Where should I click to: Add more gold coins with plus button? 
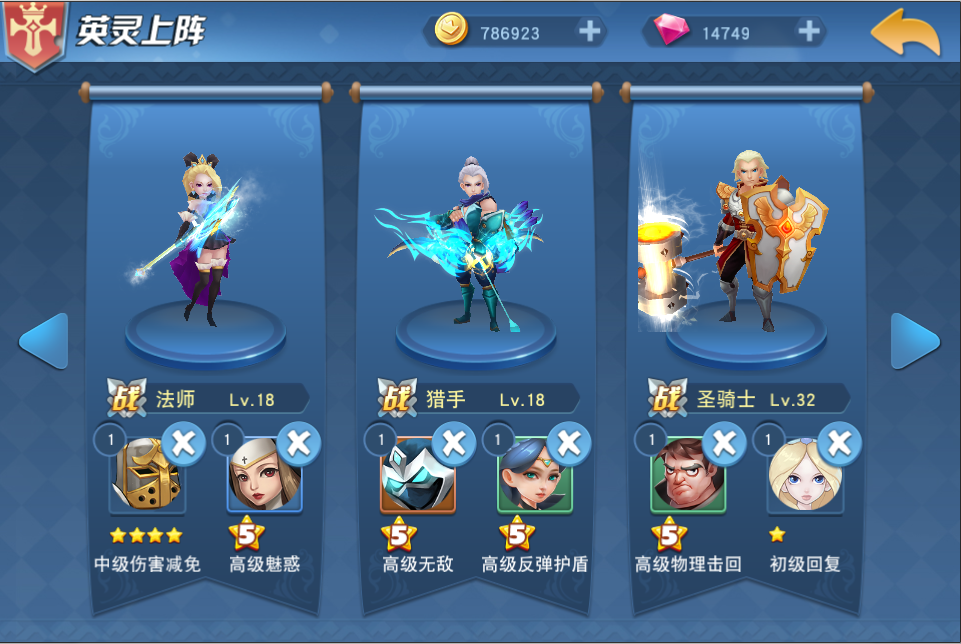click(590, 32)
